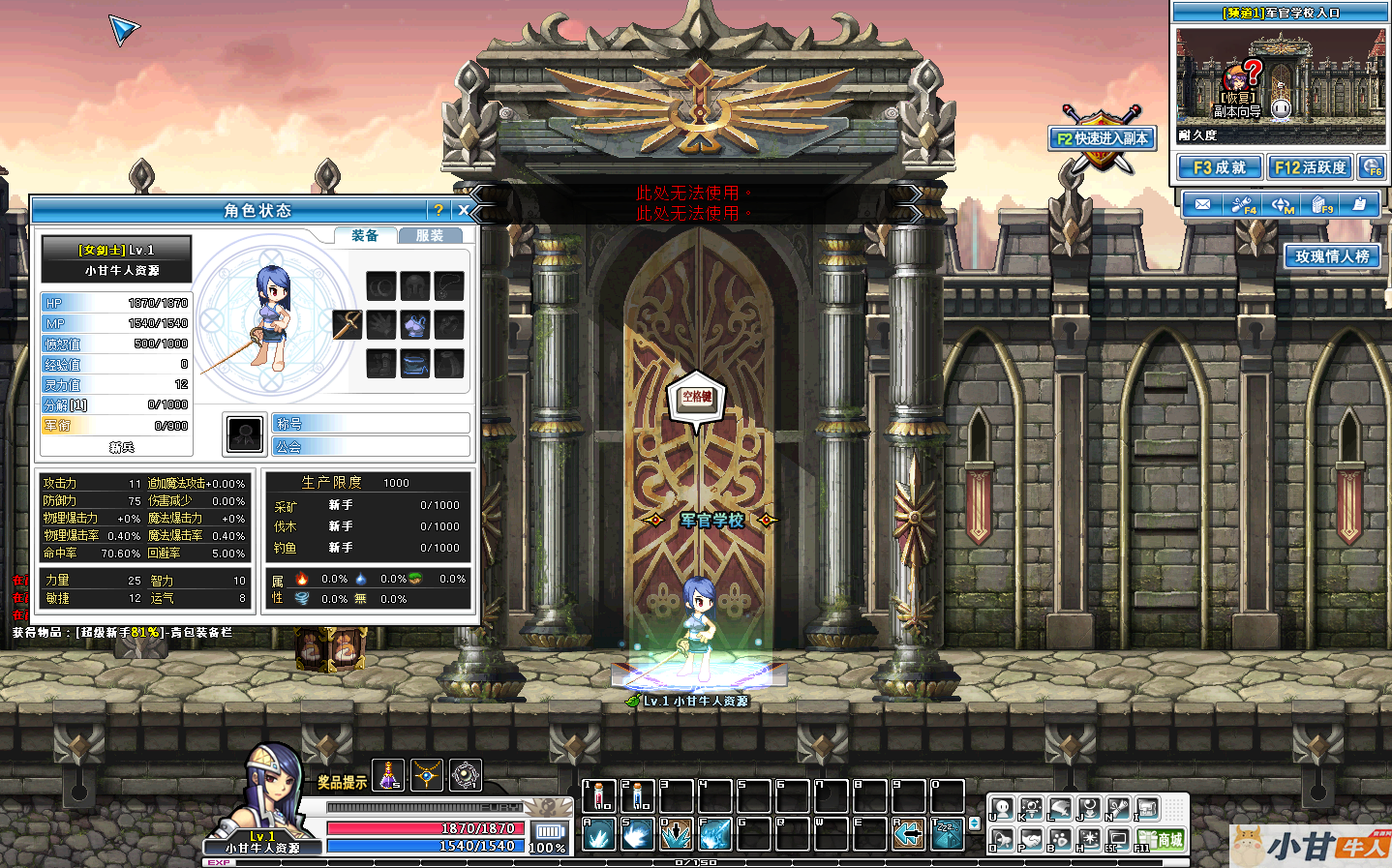The width and height of the screenshot is (1392, 868).
Task: Open the help question mark in 角色状态
Action: click(439, 210)
